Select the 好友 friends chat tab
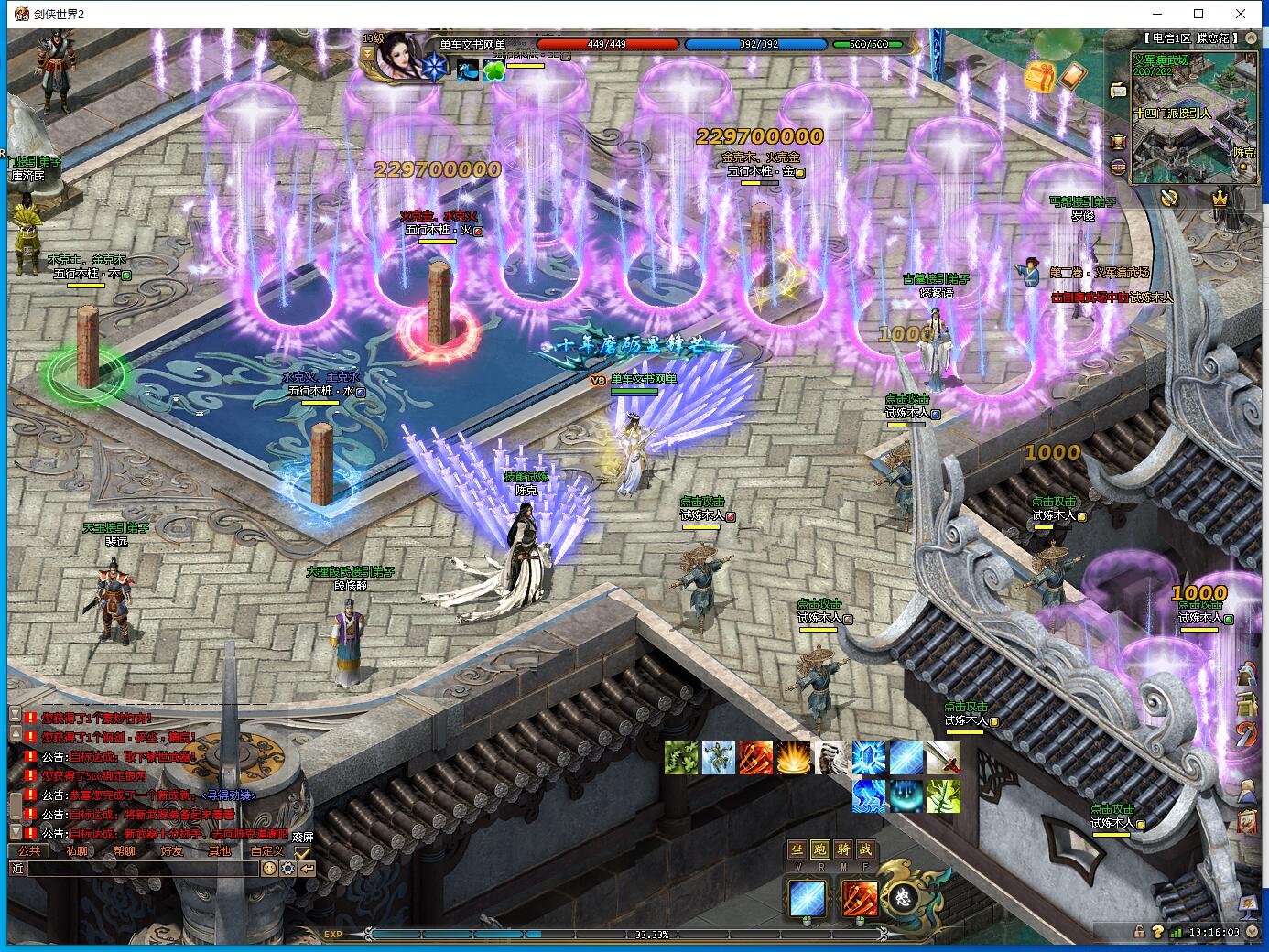Viewport: 1269px width, 952px height. (172, 851)
